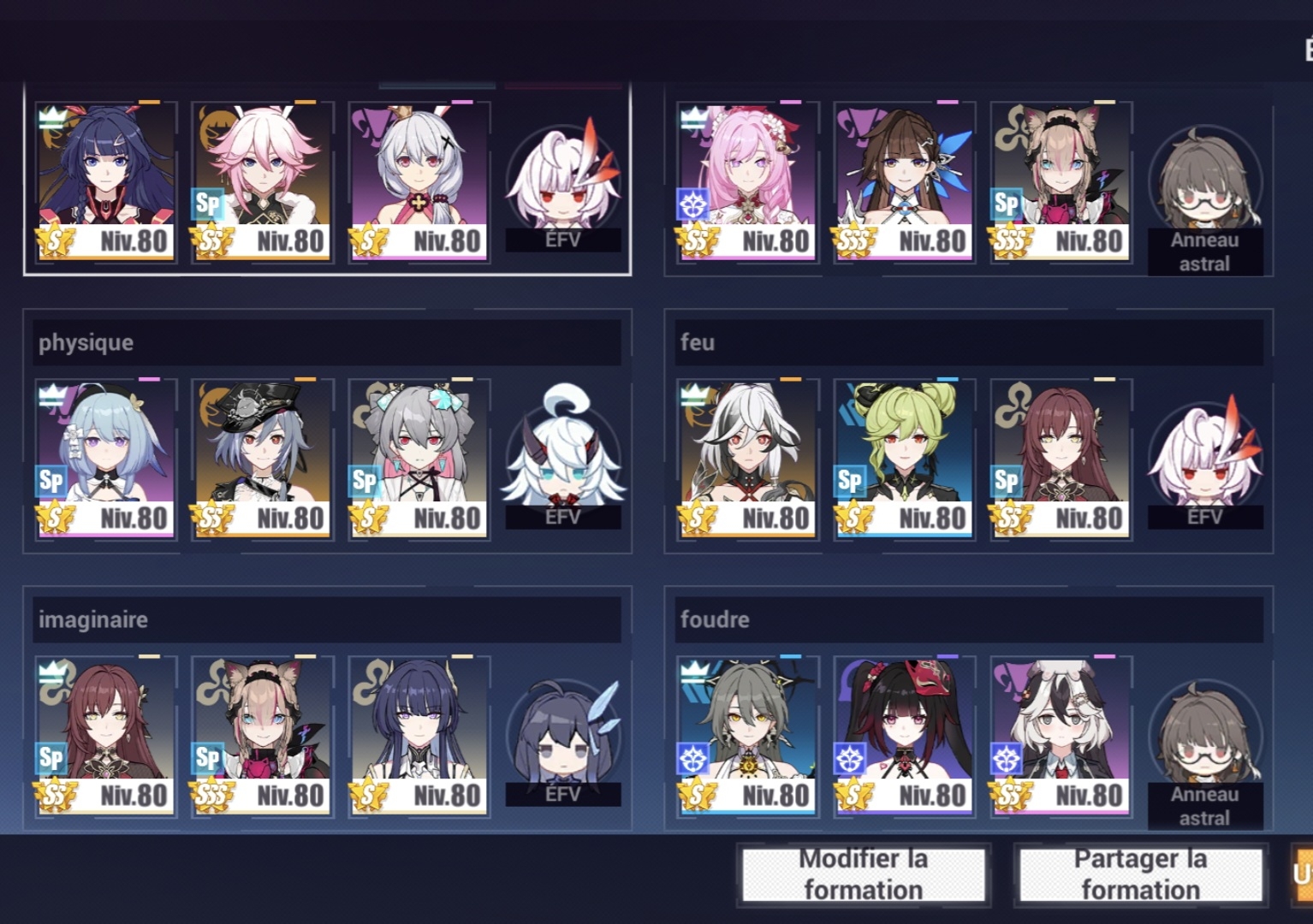Click the Partager la formation button
This screenshot has width=1313, height=924.
pos(1140,874)
